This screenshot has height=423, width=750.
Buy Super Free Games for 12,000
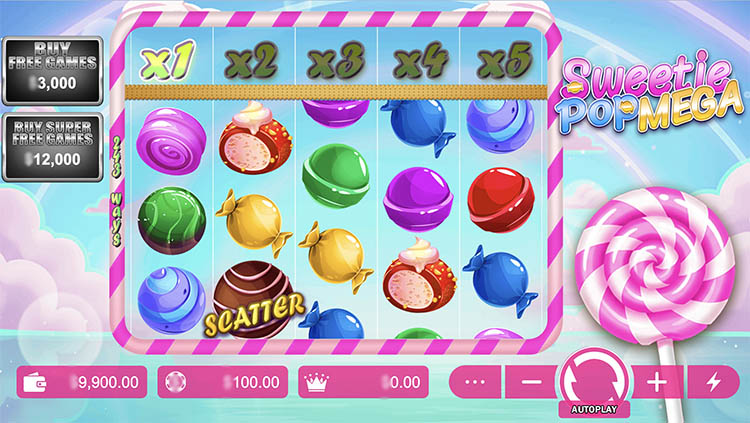[51, 145]
